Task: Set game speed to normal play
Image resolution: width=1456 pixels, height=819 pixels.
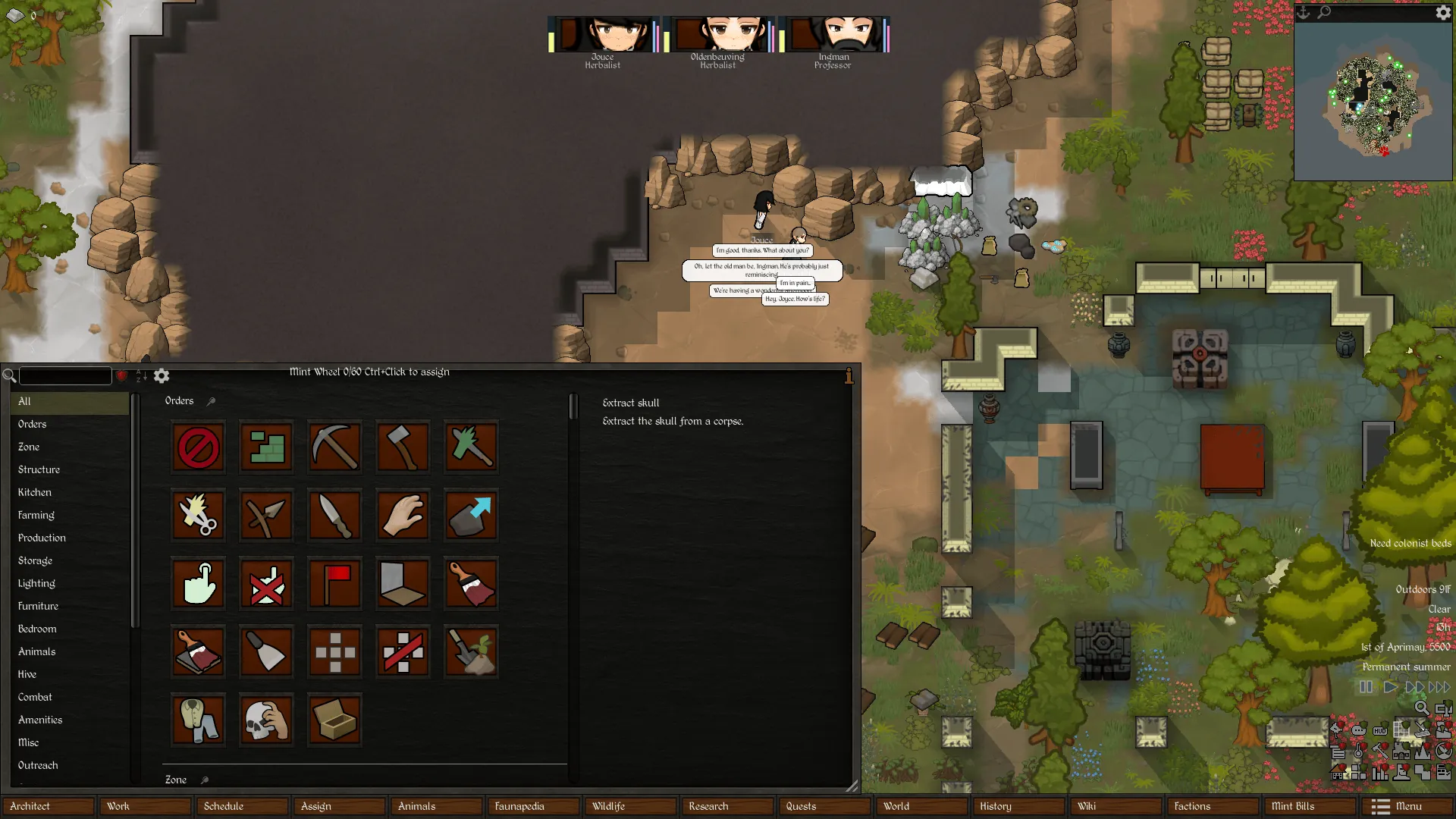Action: [x=1390, y=687]
